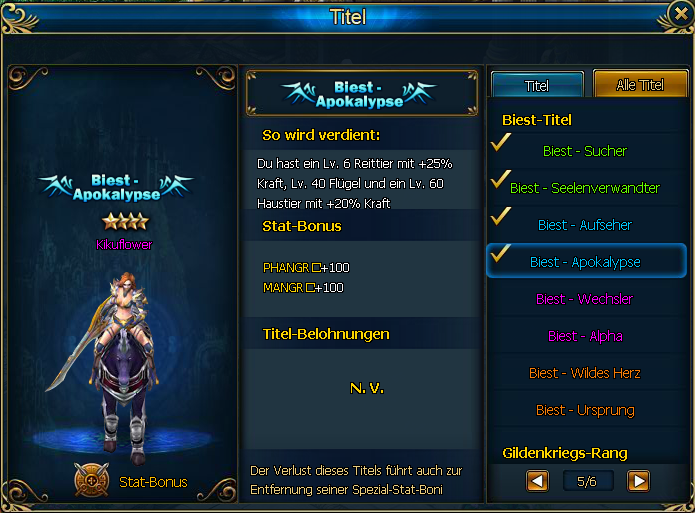This screenshot has width=695, height=513.
Task: Choose the Biest - Ursprung title
Action: 585,410
